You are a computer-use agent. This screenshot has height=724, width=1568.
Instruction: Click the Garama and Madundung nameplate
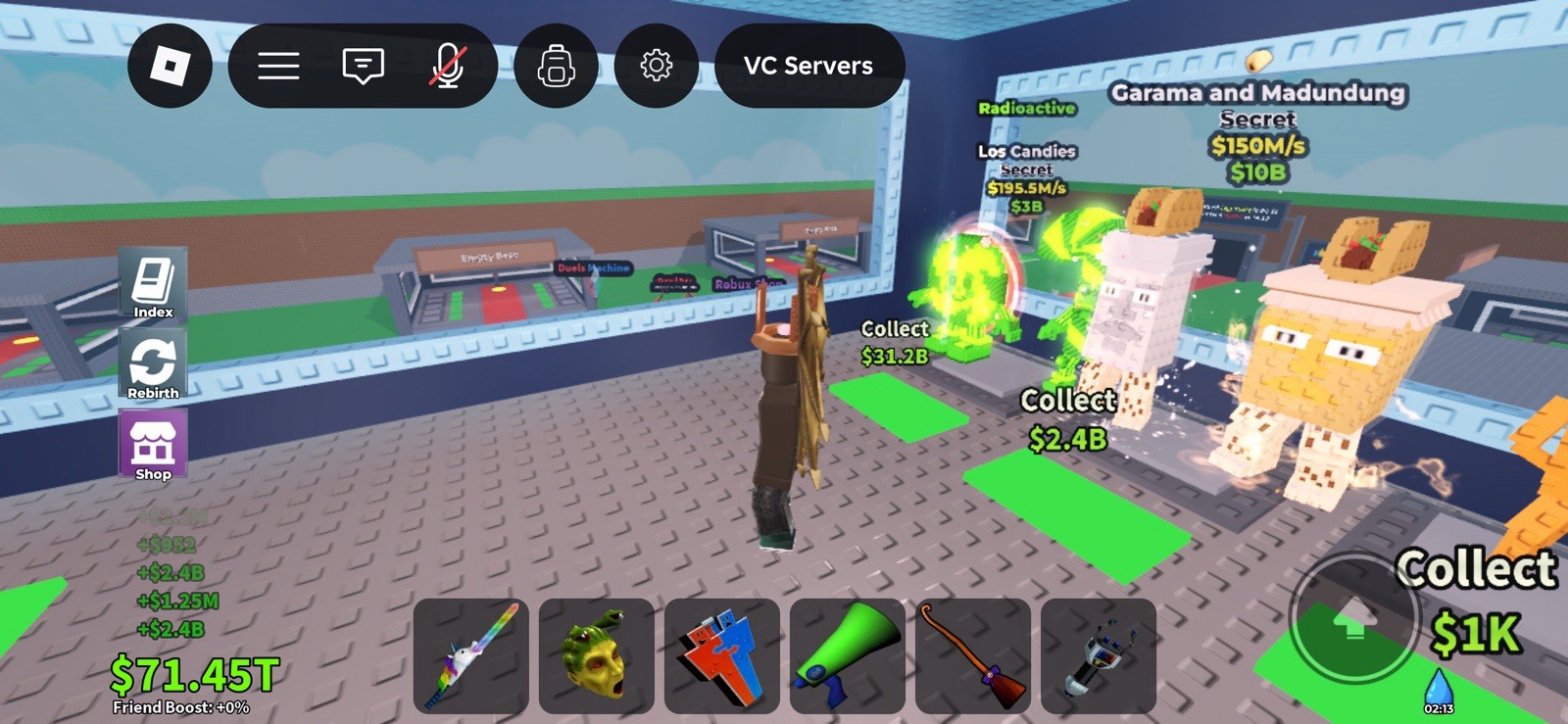[x=1257, y=93]
